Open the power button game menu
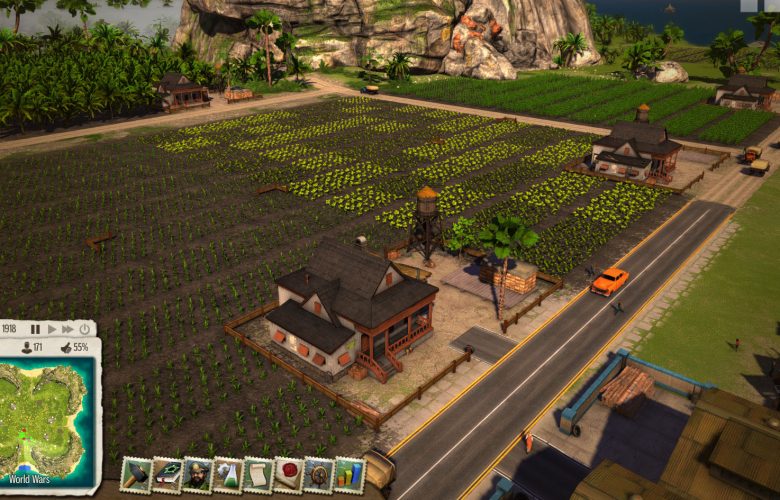 [x=84, y=328]
